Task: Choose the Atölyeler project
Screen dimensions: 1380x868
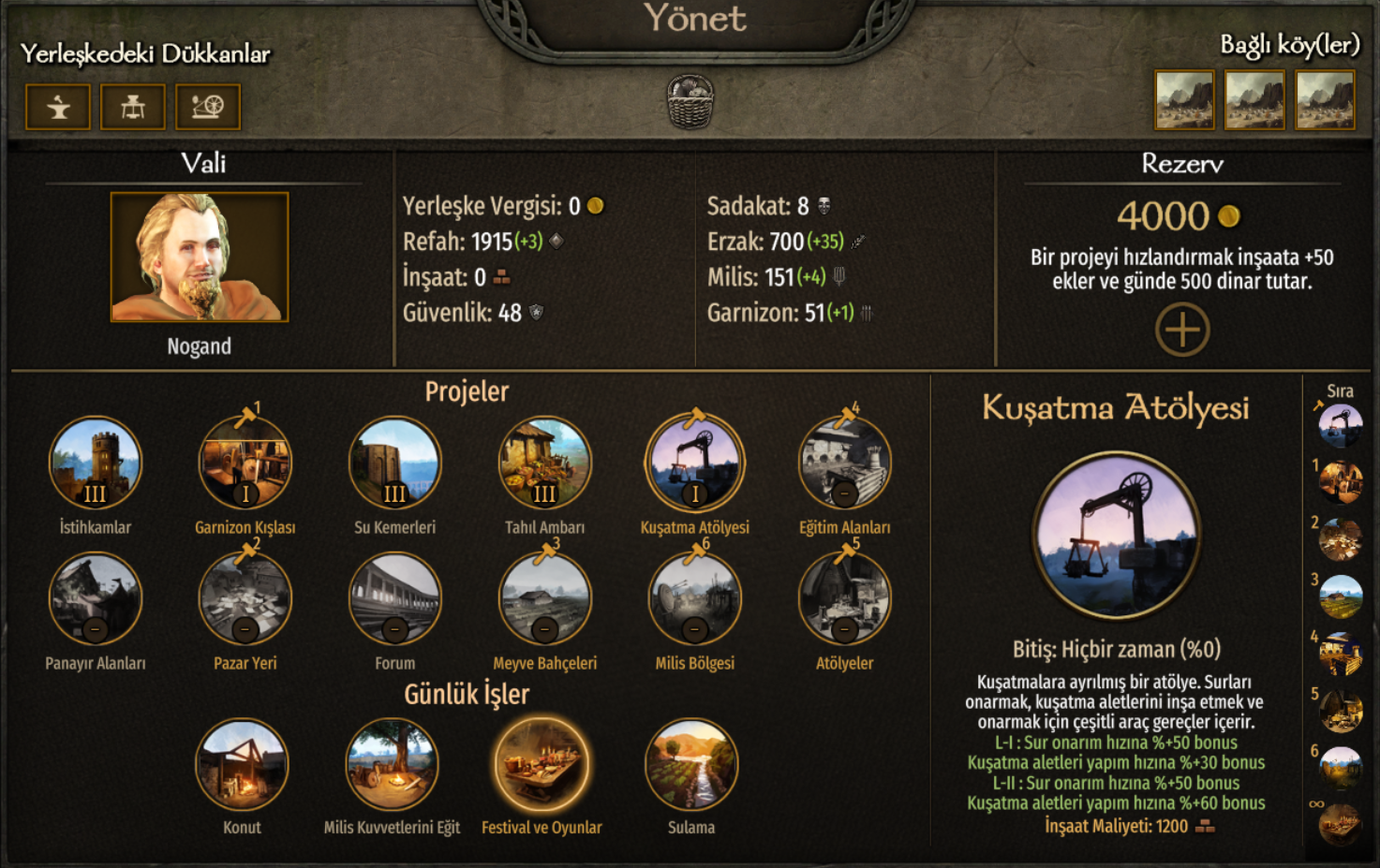Action: pyautogui.click(x=844, y=599)
